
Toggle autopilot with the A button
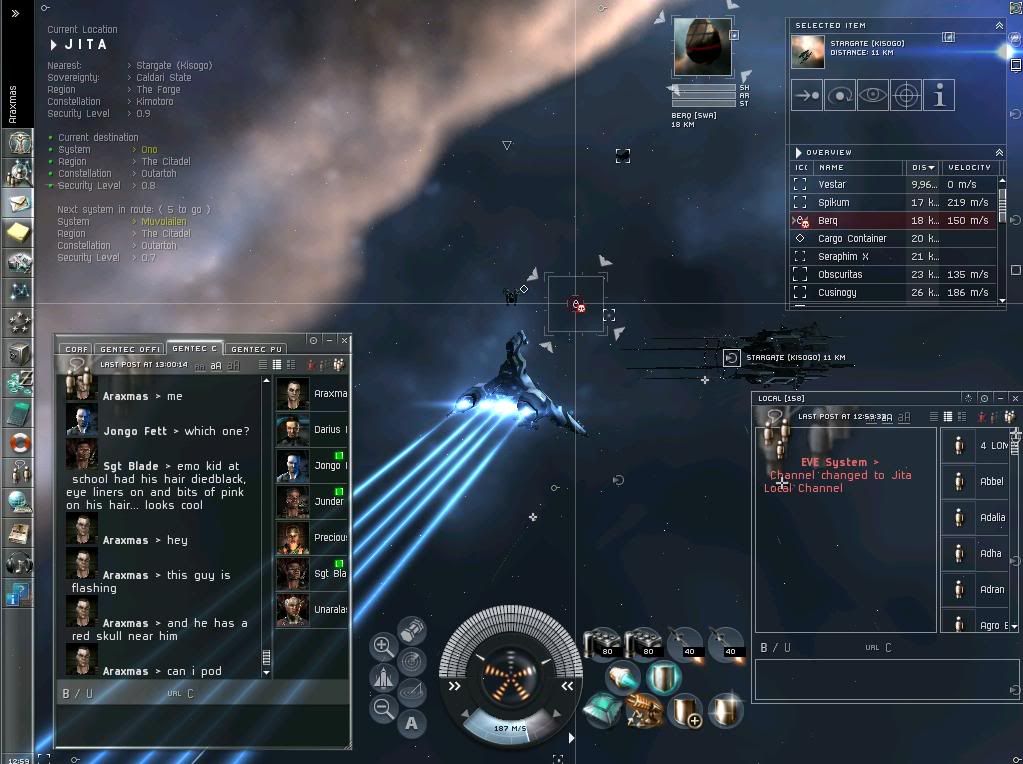(411, 723)
